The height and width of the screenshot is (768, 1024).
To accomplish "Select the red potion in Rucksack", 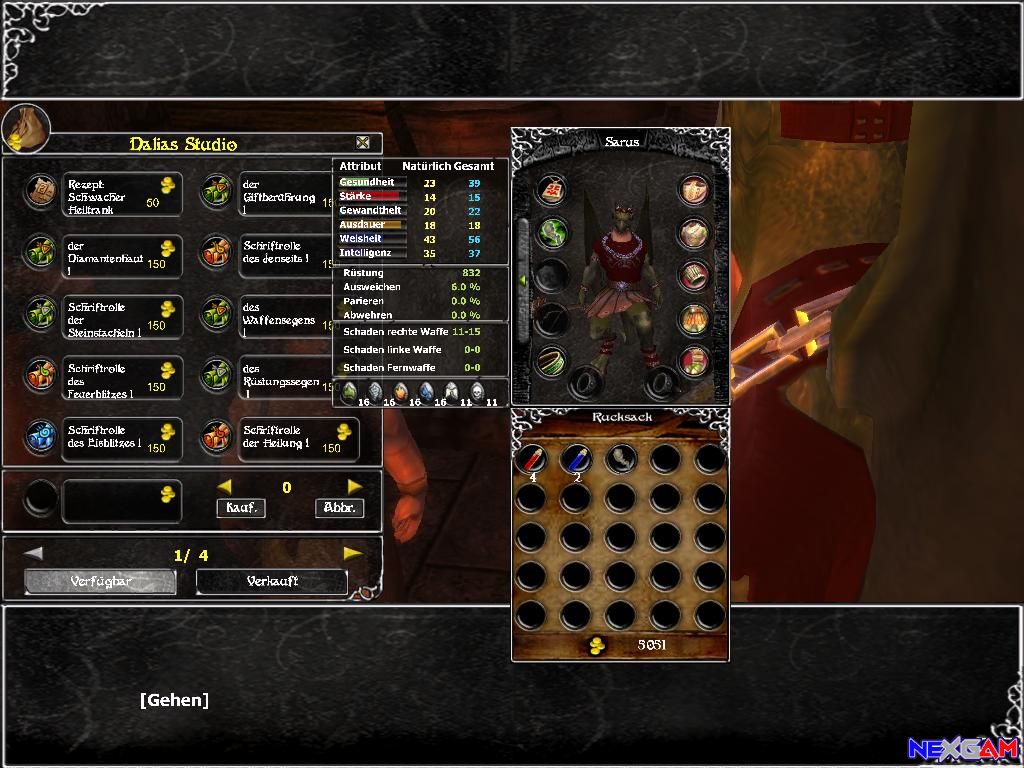I will click(531, 459).
